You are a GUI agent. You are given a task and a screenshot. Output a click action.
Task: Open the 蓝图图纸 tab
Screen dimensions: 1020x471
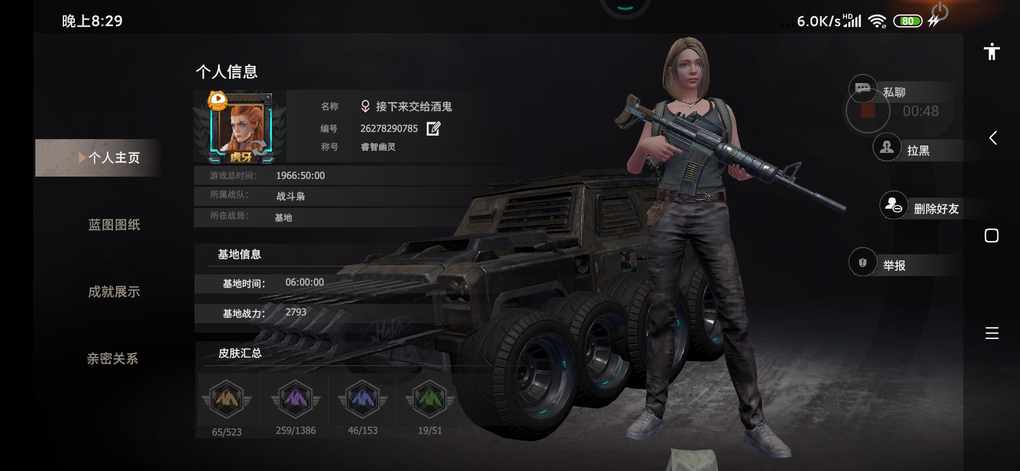pyautogui.click(x=113, y=225)
